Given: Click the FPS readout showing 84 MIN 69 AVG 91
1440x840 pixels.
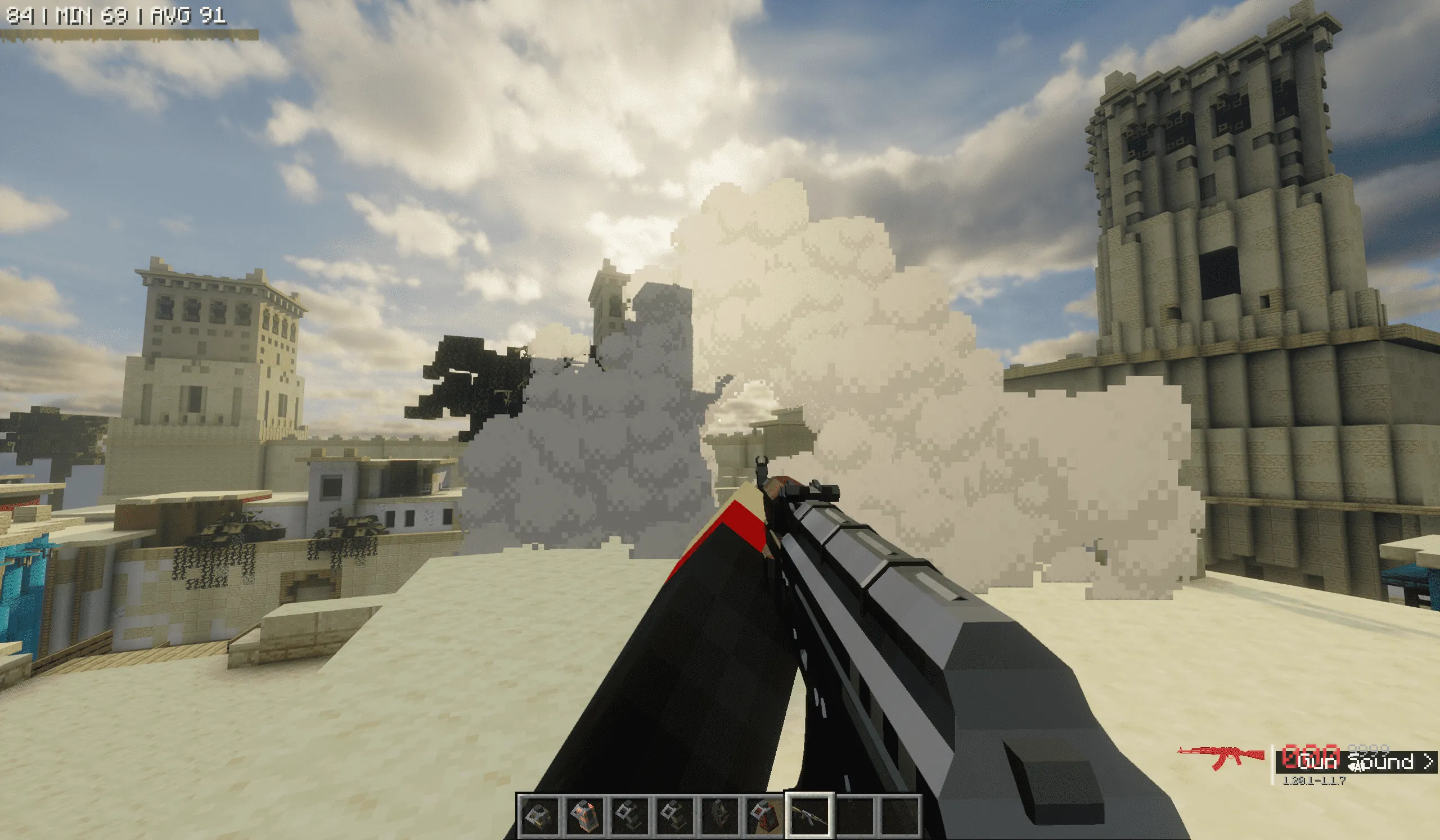Looking at the screenshot, I should tap(114, 14).
